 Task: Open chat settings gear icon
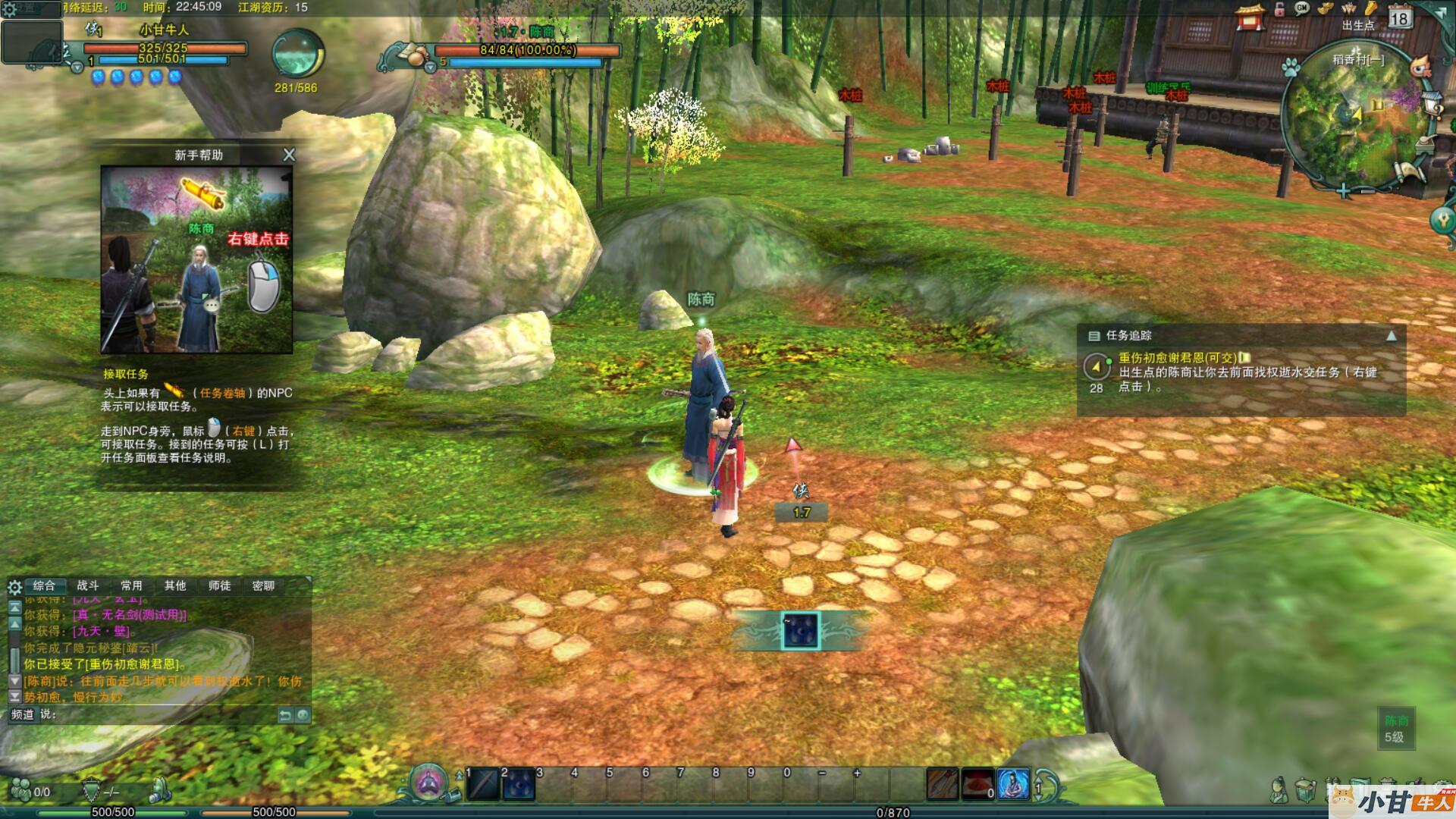[14, 587]
